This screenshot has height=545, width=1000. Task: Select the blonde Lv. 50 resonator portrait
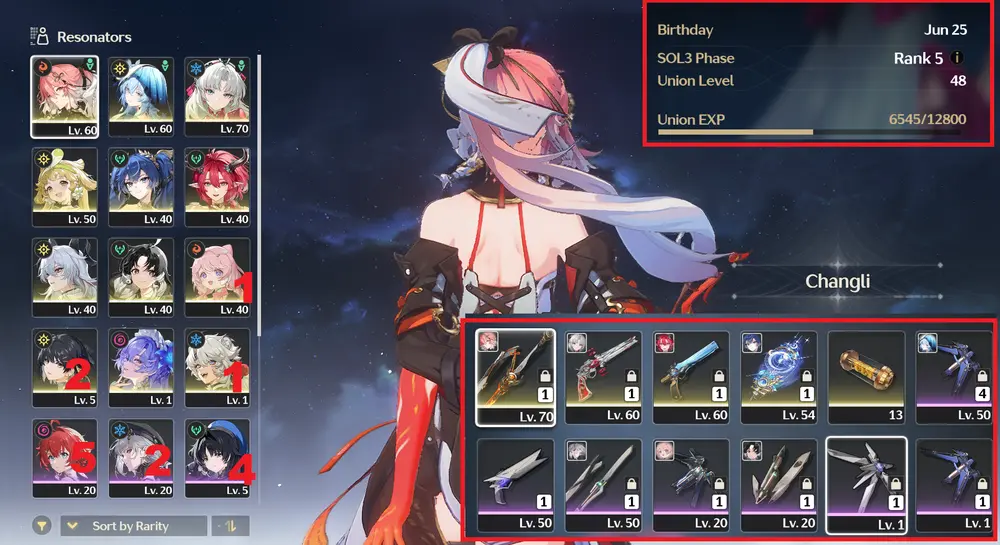coord(64,186)
